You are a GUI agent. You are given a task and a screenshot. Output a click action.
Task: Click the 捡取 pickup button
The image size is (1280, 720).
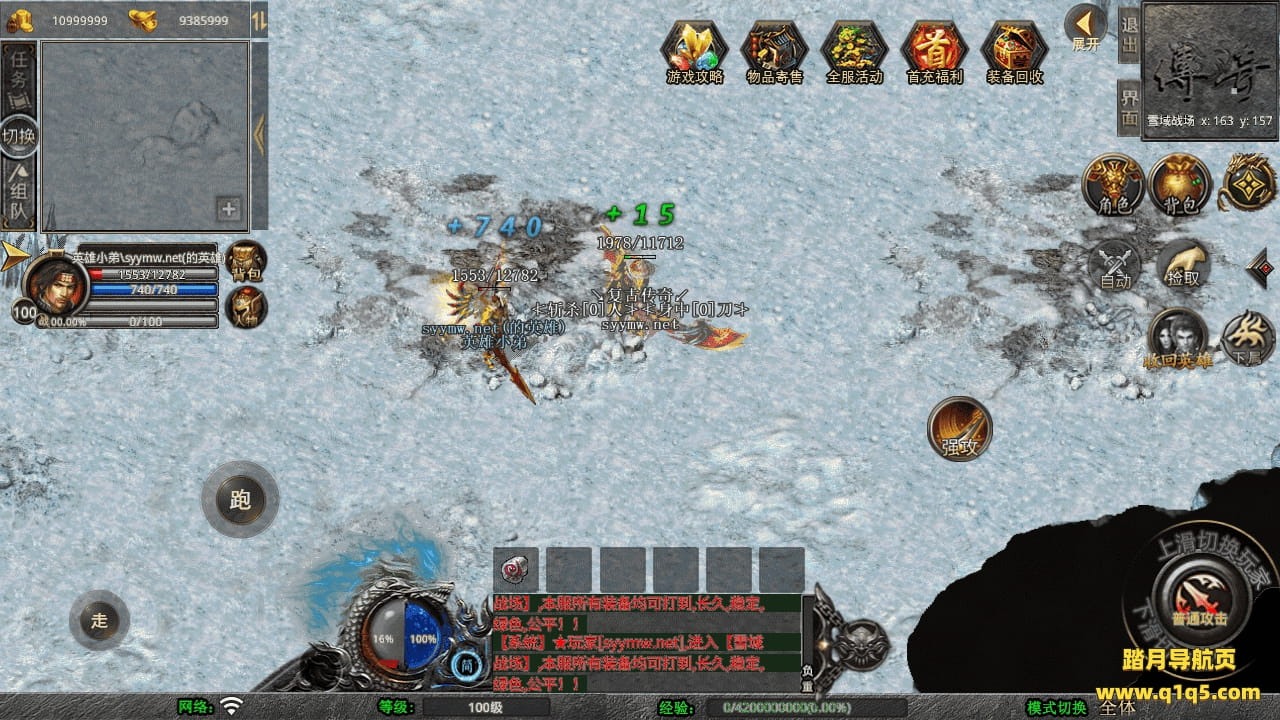coord(1183,264)
